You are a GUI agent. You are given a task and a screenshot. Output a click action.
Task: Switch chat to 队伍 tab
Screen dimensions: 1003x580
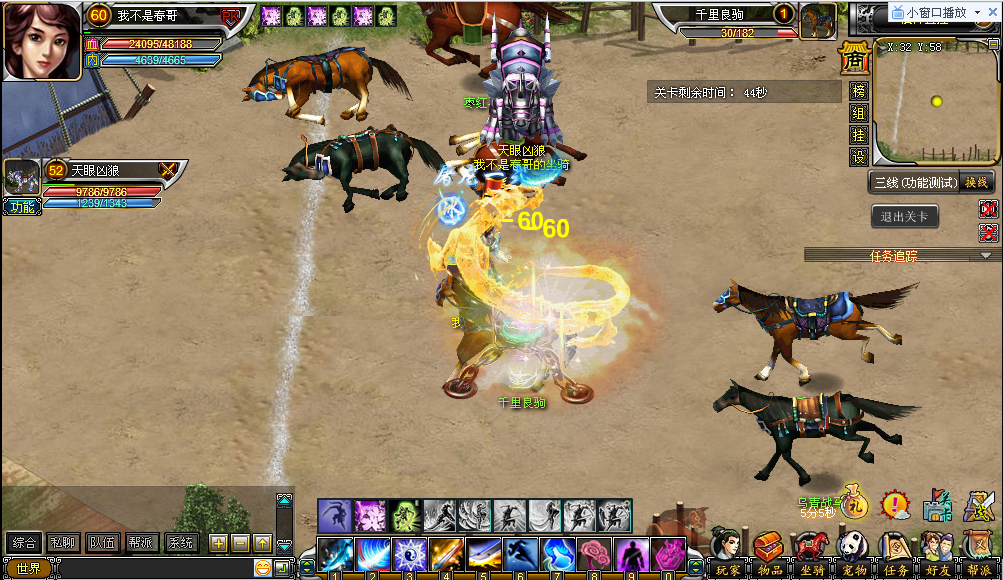[101, 543]
